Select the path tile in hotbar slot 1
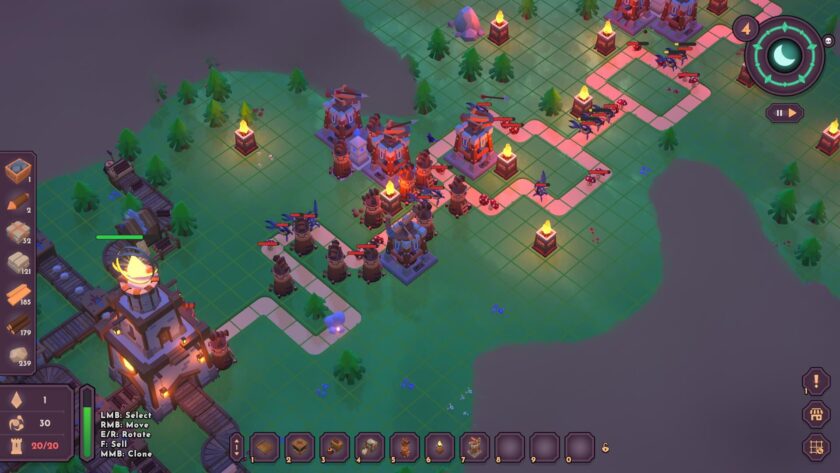Viewport: 840px width, 473px height. [264, 445]
